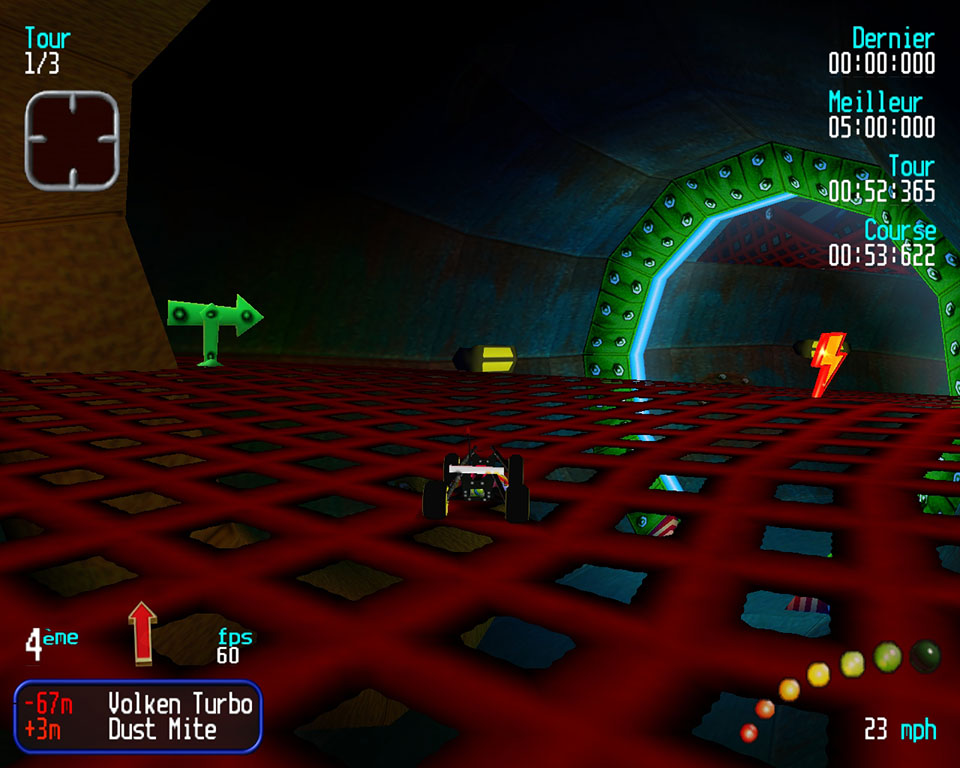This screenshot has height=768, width=960.
Task: Select the Dust Mite opponent row
Action: [x=138, y=730]
